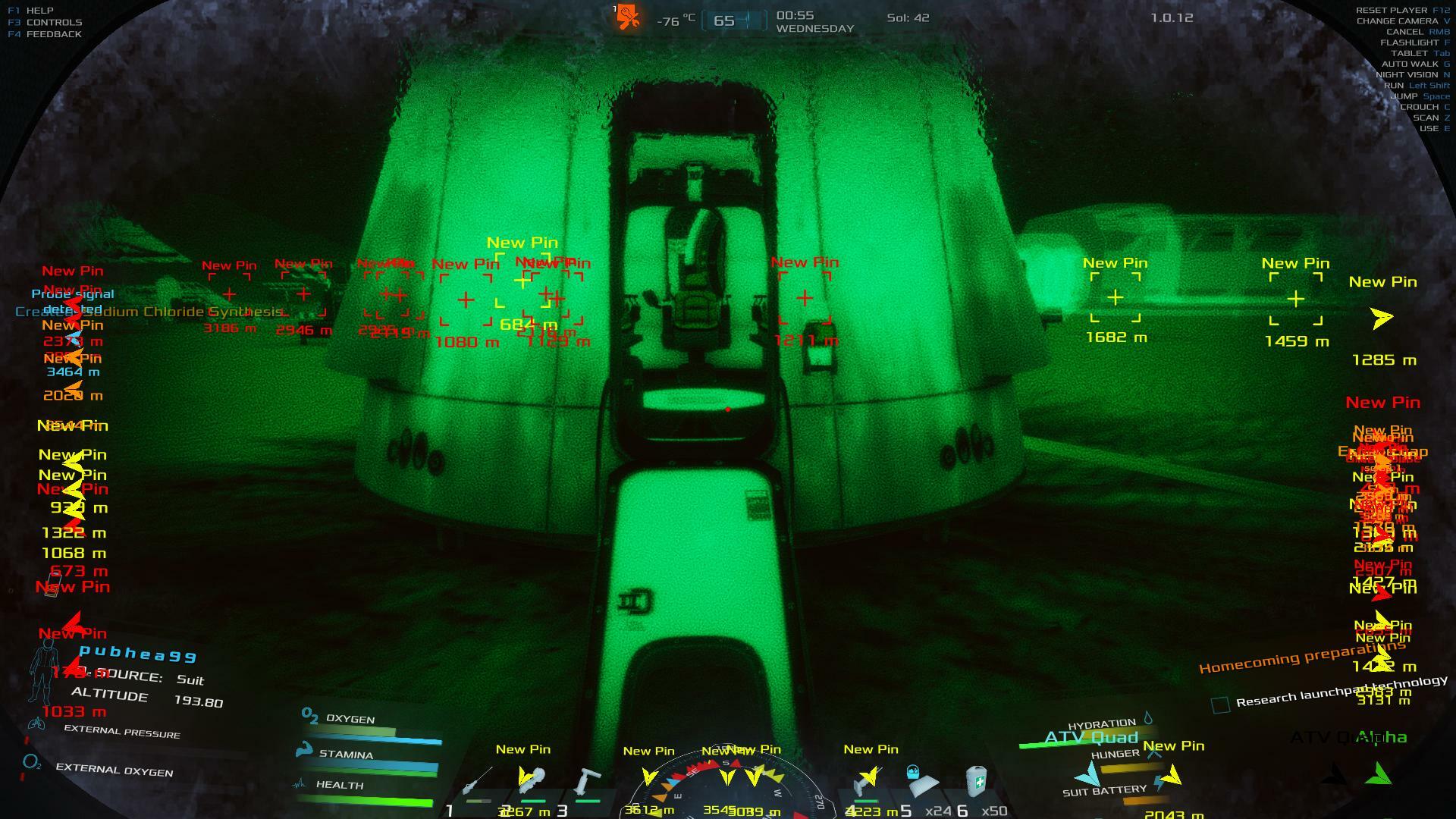1456x819 pixels.
Task: Select the red pin marker at 2946 m
Action: click(303, 293)
